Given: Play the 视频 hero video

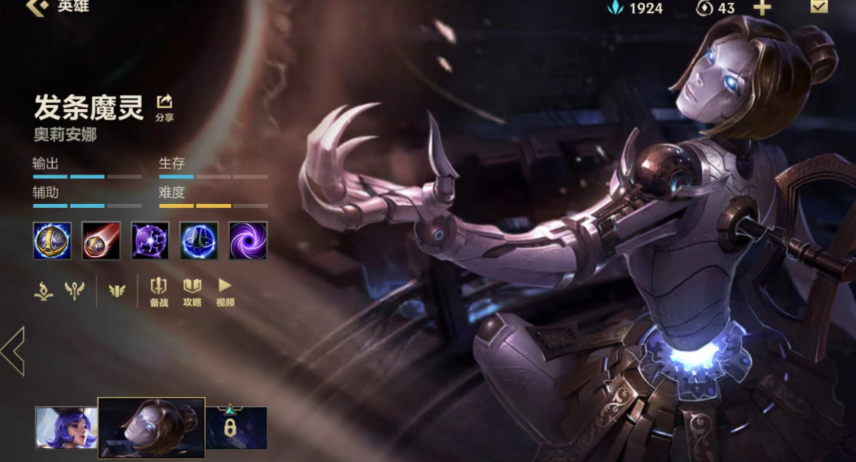Looking at the screenshot, I should 225,291.
